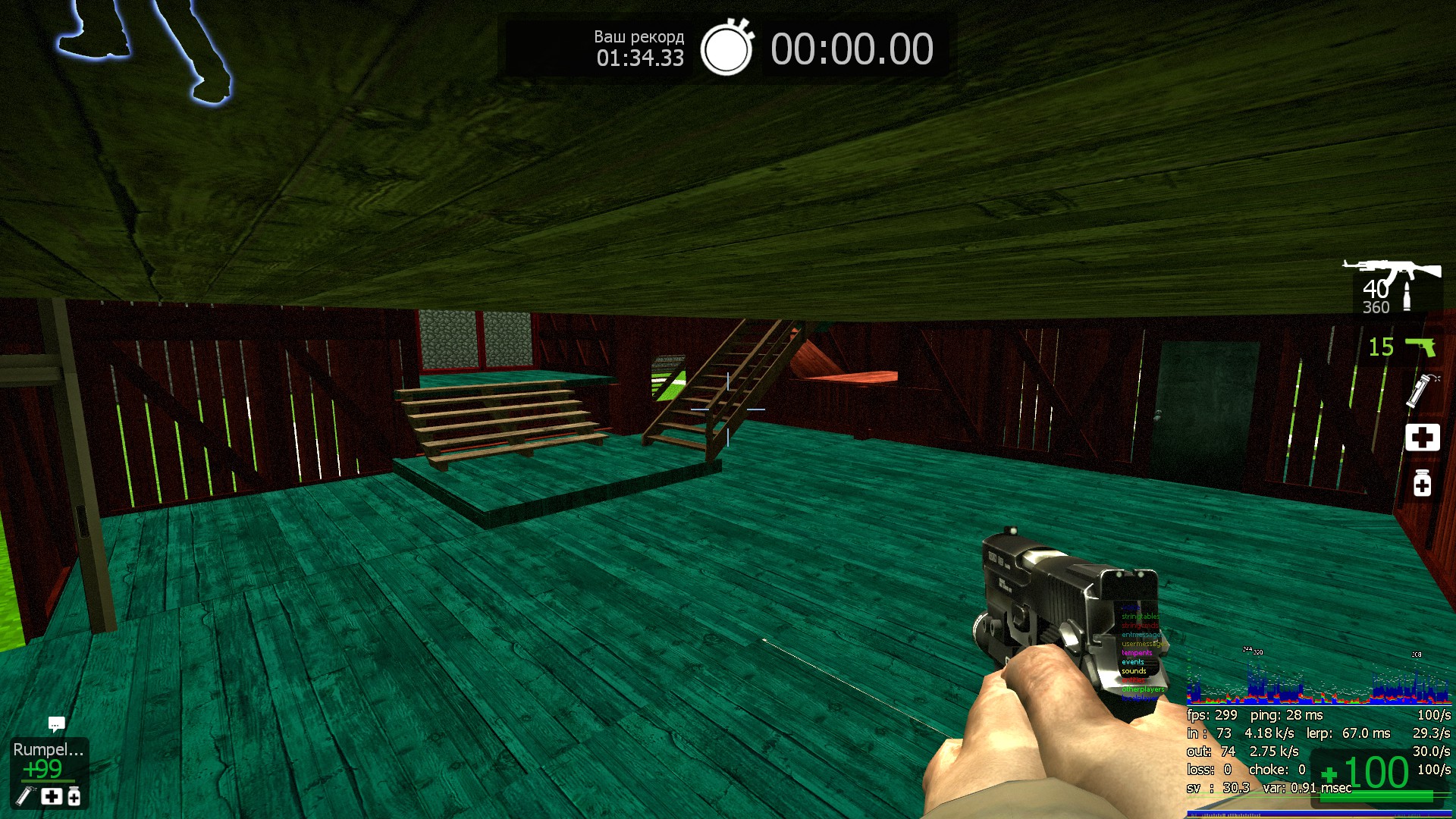This screenshot has width=1456, height=819.
Task: Switch to the green pistol slot
Action: (1420, 347)
